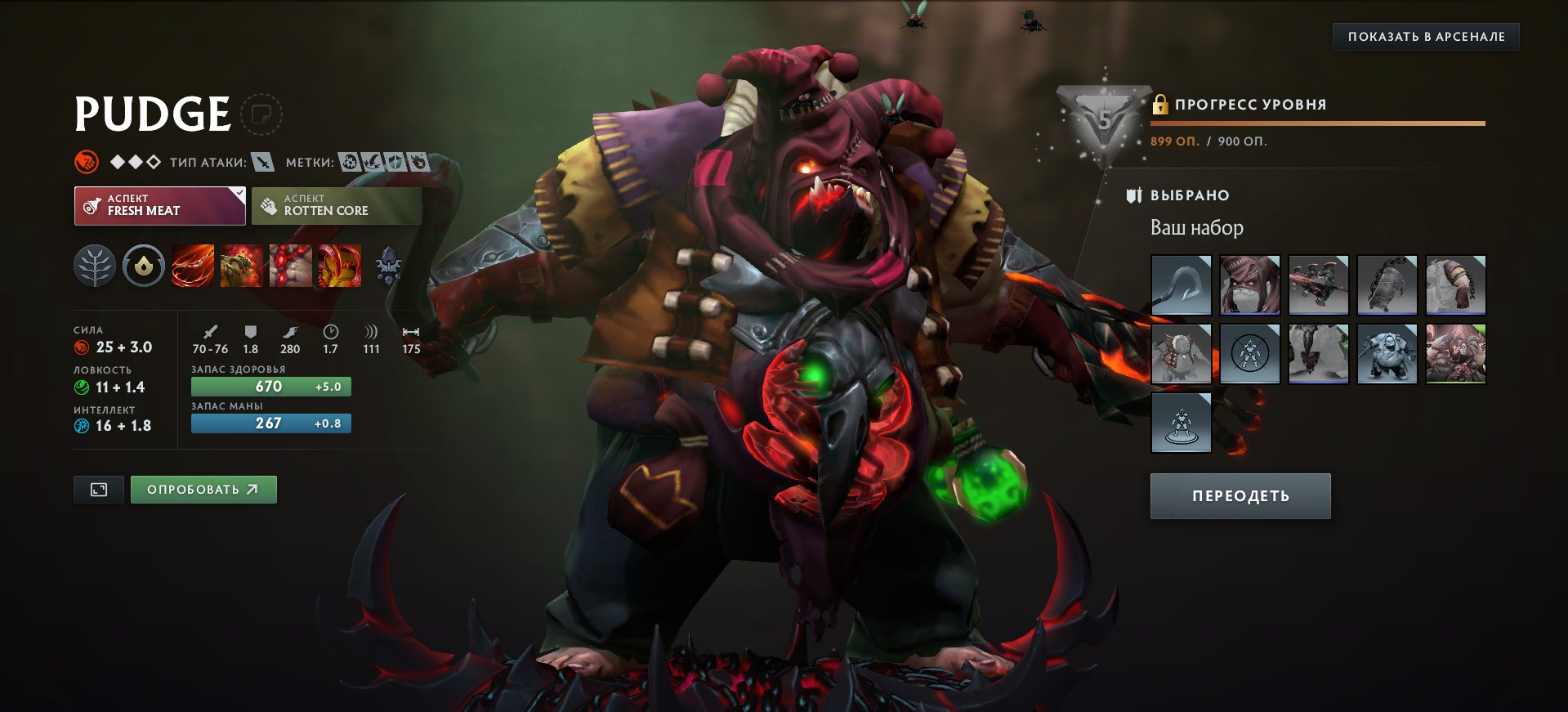Open Pudge's talent tree icon
The image size is (1568, 712).
pos(94,266)
